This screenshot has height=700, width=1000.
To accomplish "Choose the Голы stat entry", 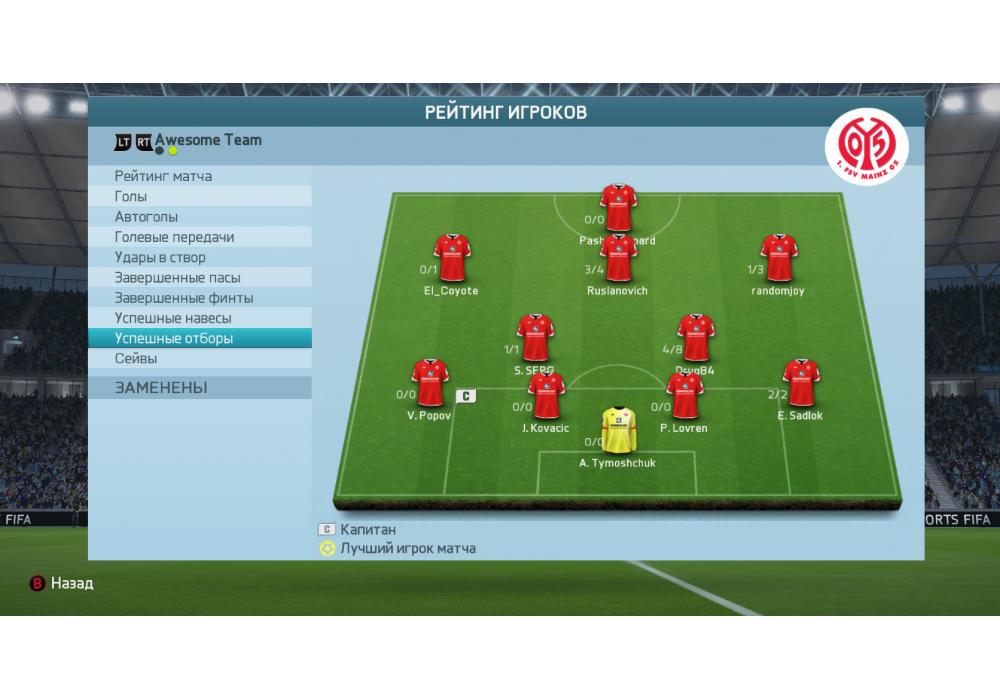I will (198, 197).
